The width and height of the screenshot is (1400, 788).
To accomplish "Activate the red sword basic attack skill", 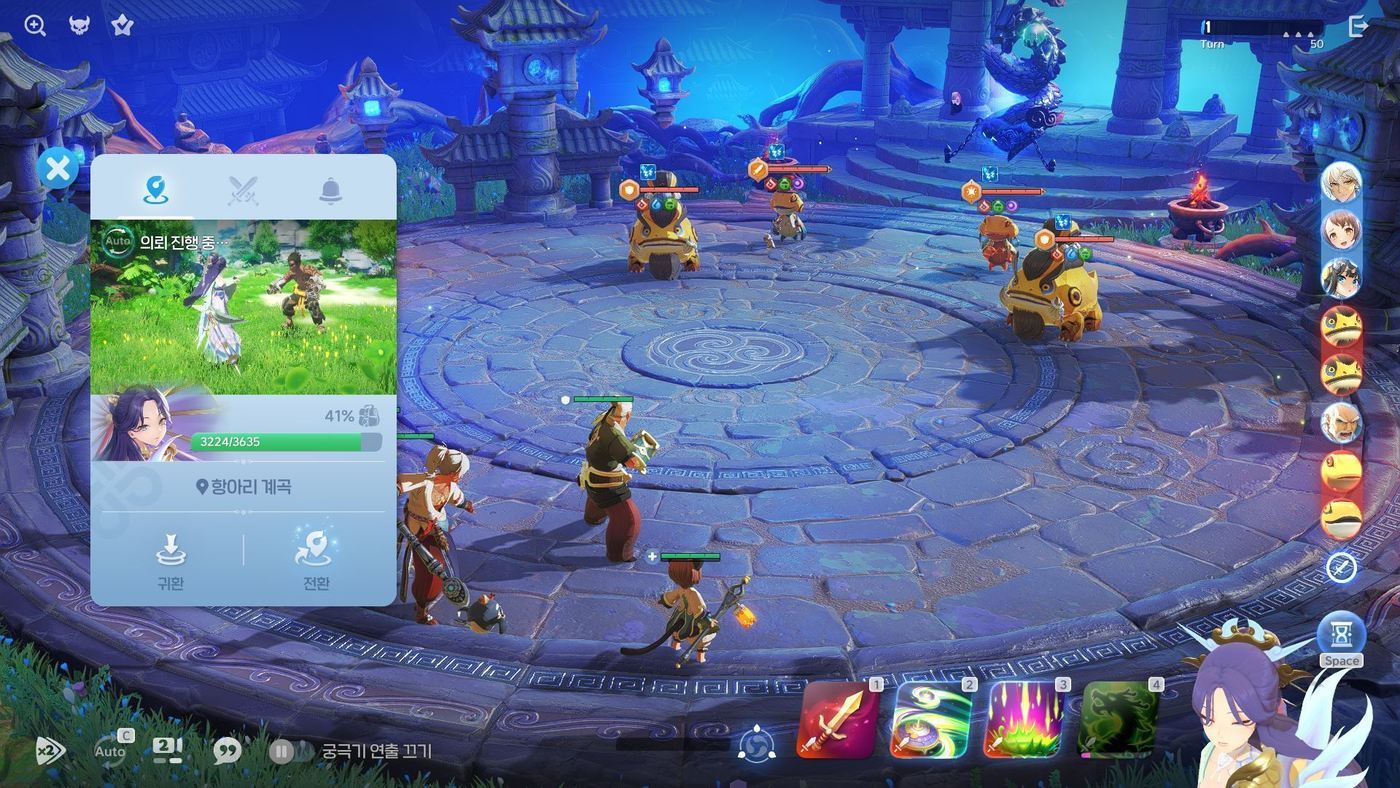I will click(x=838, y=719).
